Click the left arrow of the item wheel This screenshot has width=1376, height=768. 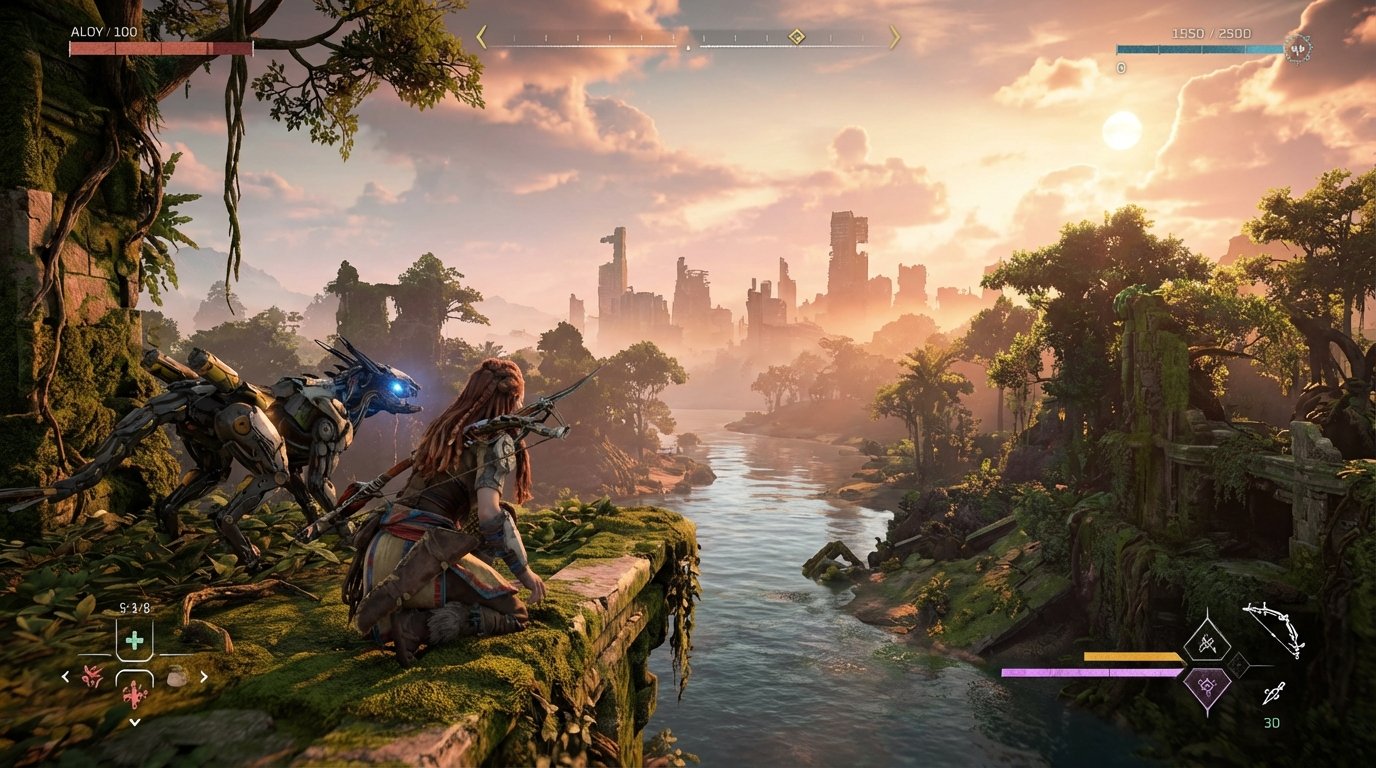click(65, 676)
